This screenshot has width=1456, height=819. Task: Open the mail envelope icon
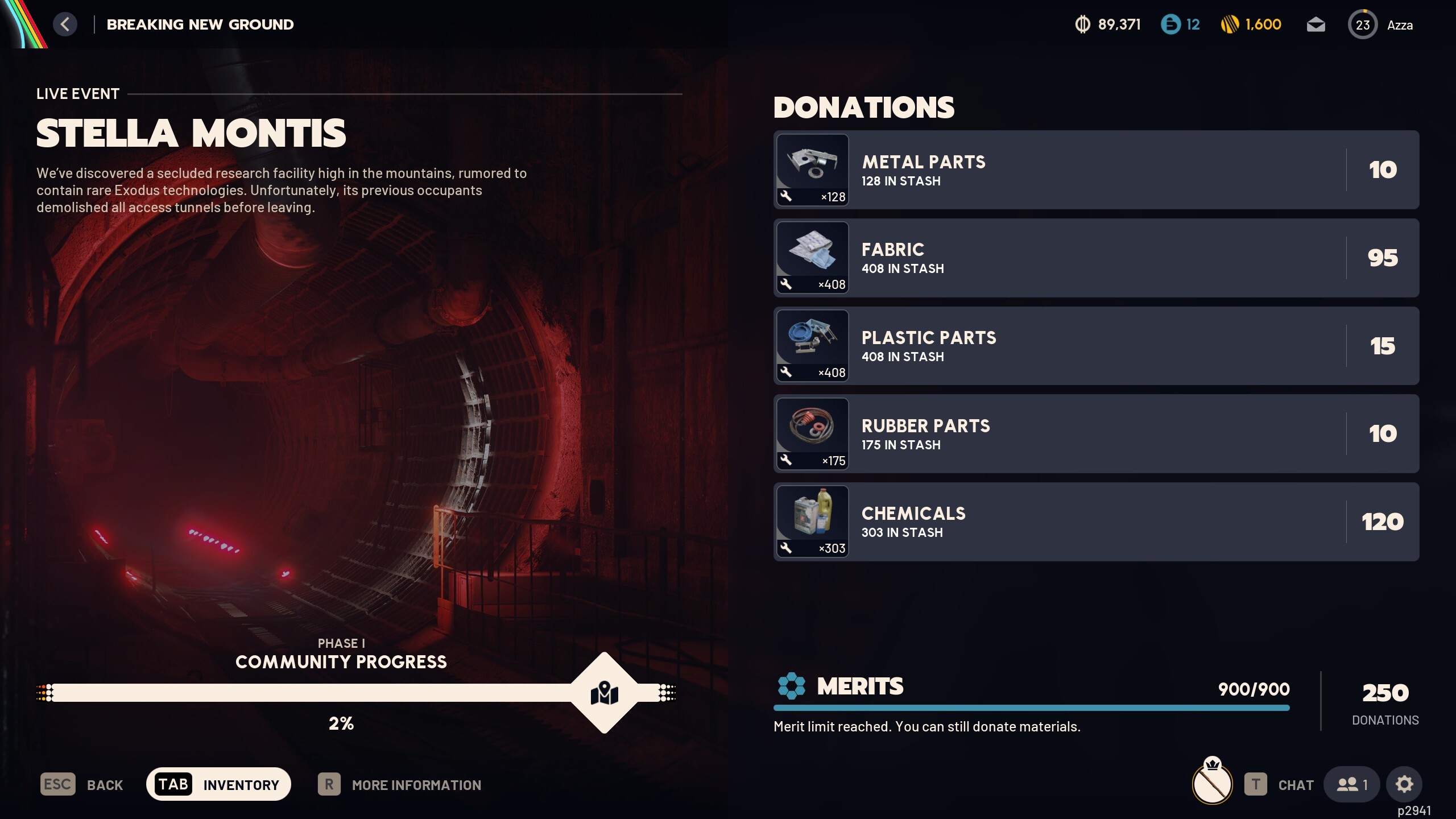click(x=1317, y=24)
